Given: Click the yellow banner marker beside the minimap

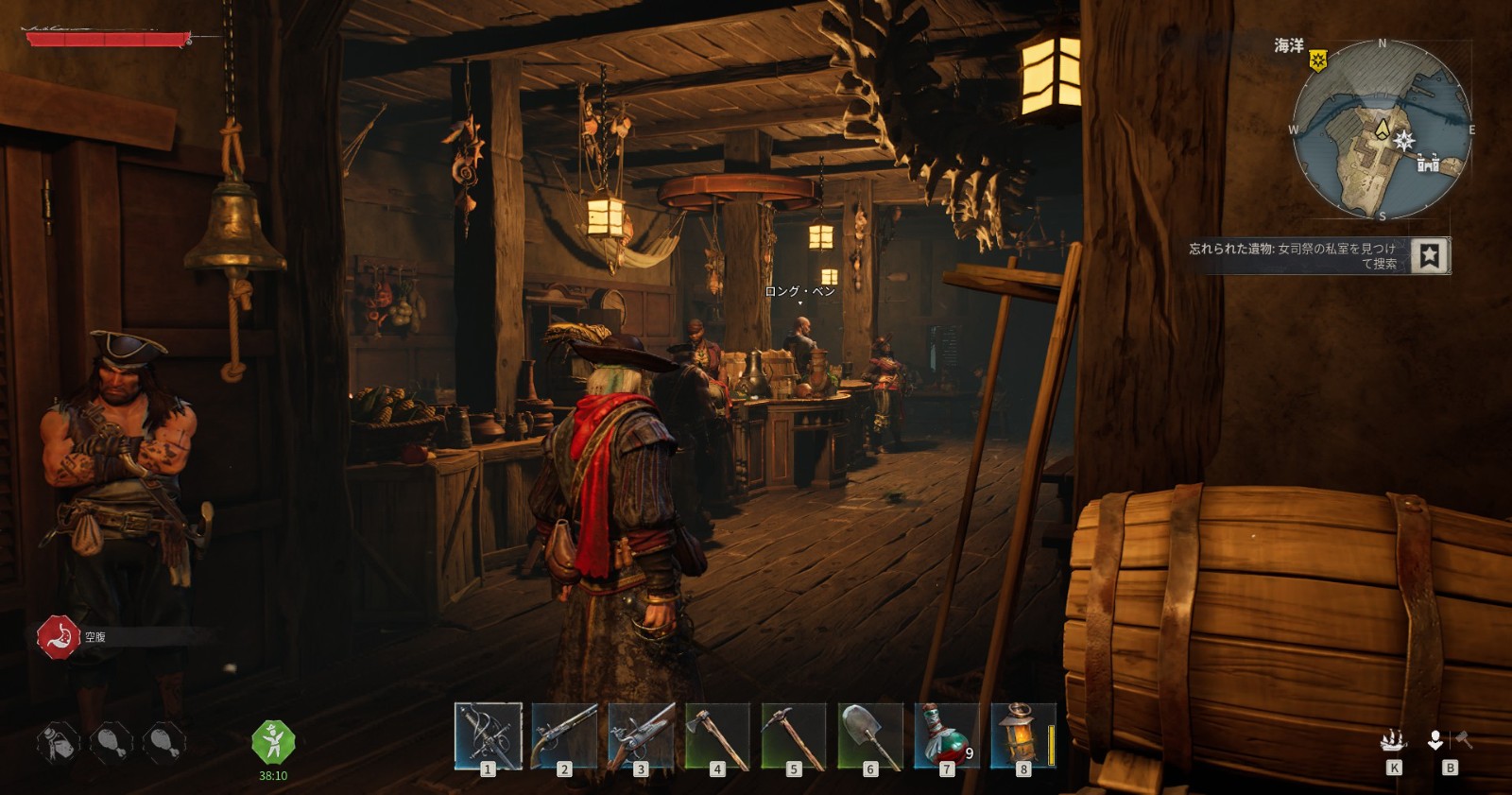Looking at the screenshot, I should (x=1317, y=60).
